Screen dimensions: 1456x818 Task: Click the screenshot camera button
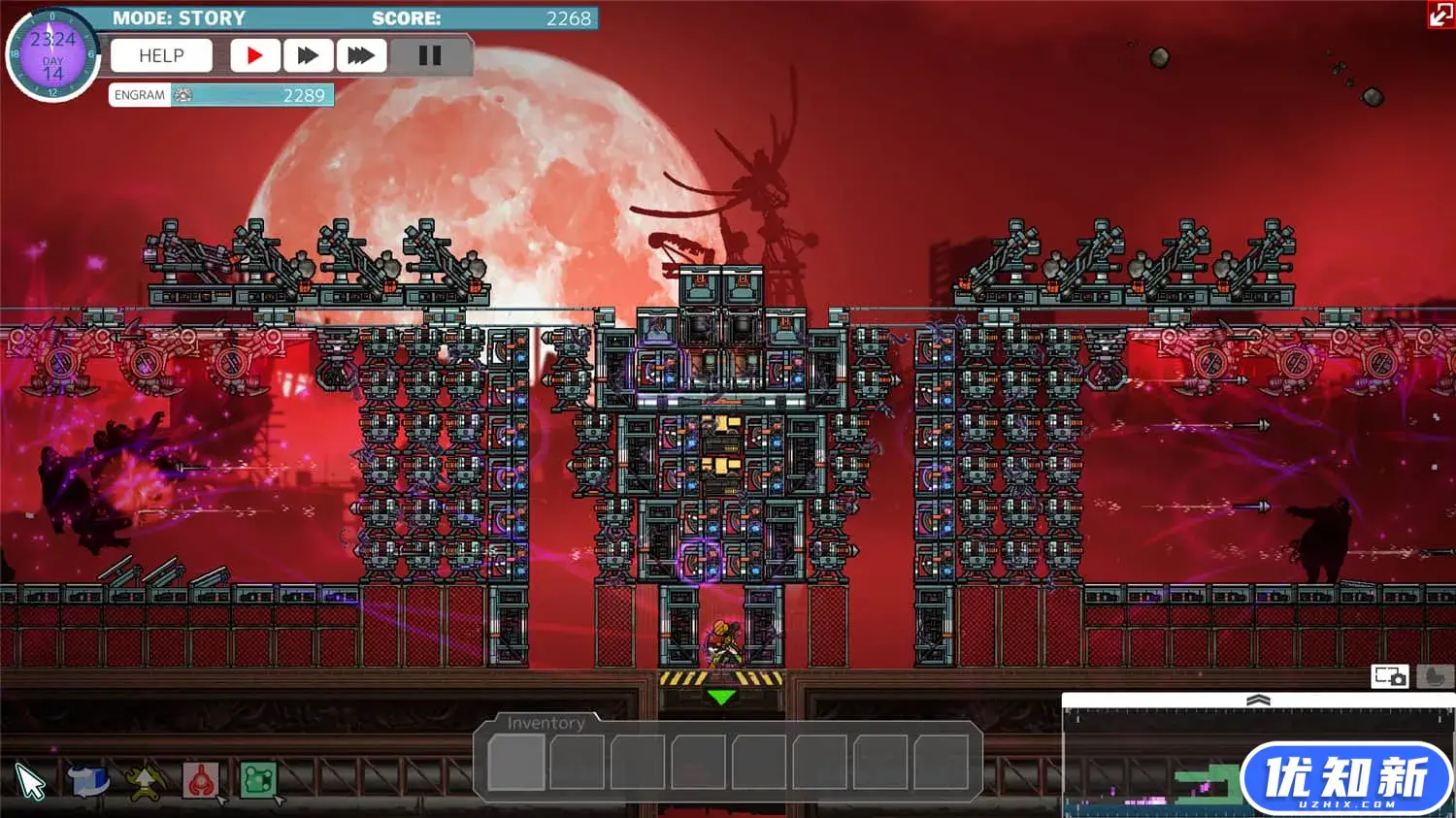pos(1389,676)
